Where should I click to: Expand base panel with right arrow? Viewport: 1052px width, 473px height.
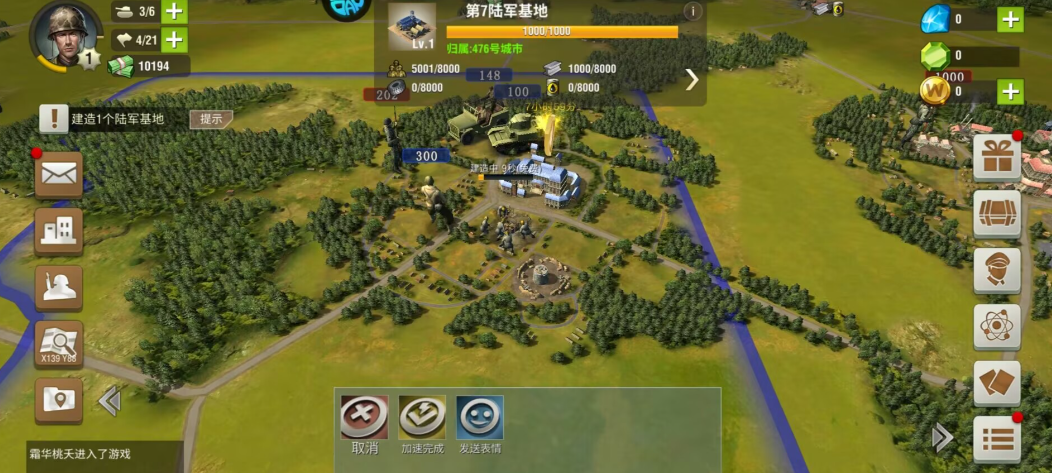point(692,80)
